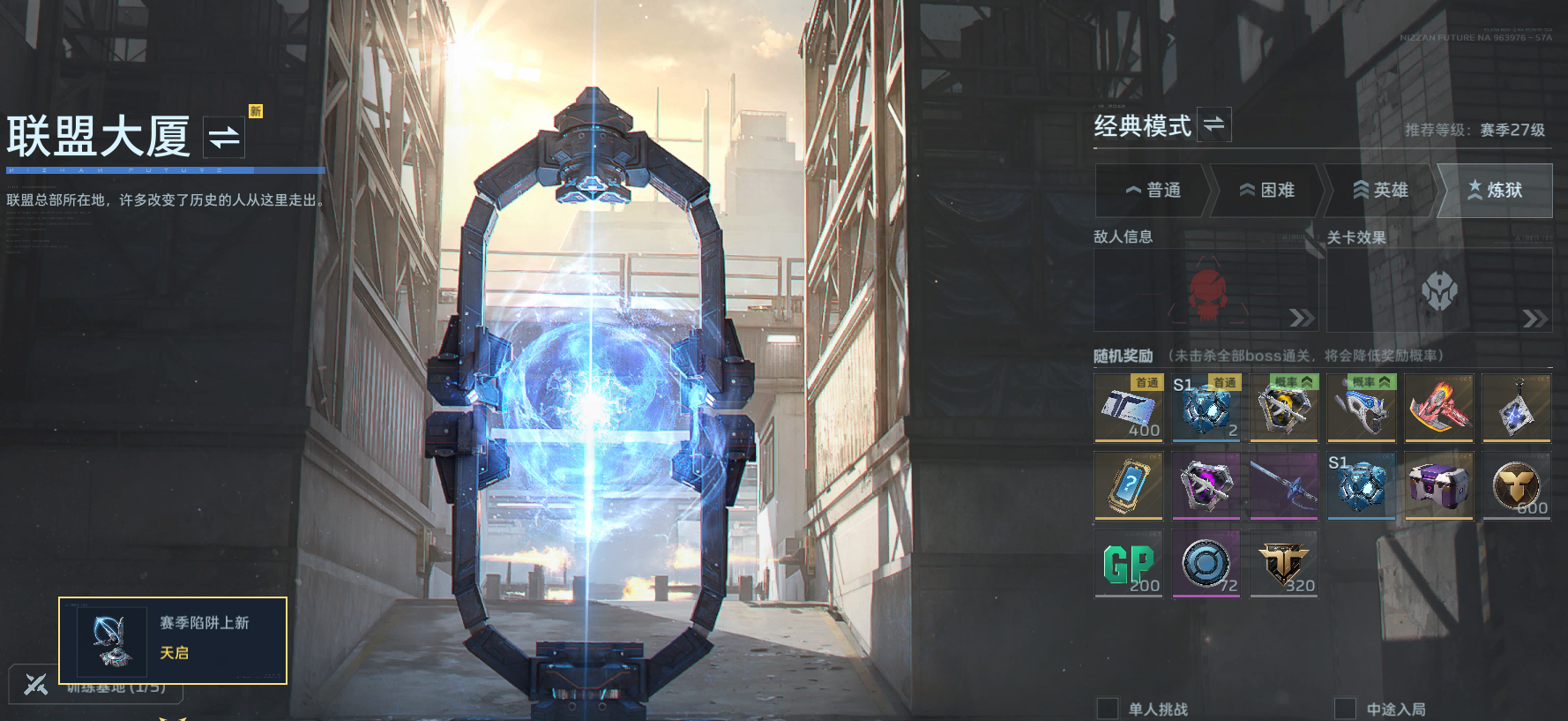
Task: Inspect the GP 200 reward
Action: click(1129, 563)
